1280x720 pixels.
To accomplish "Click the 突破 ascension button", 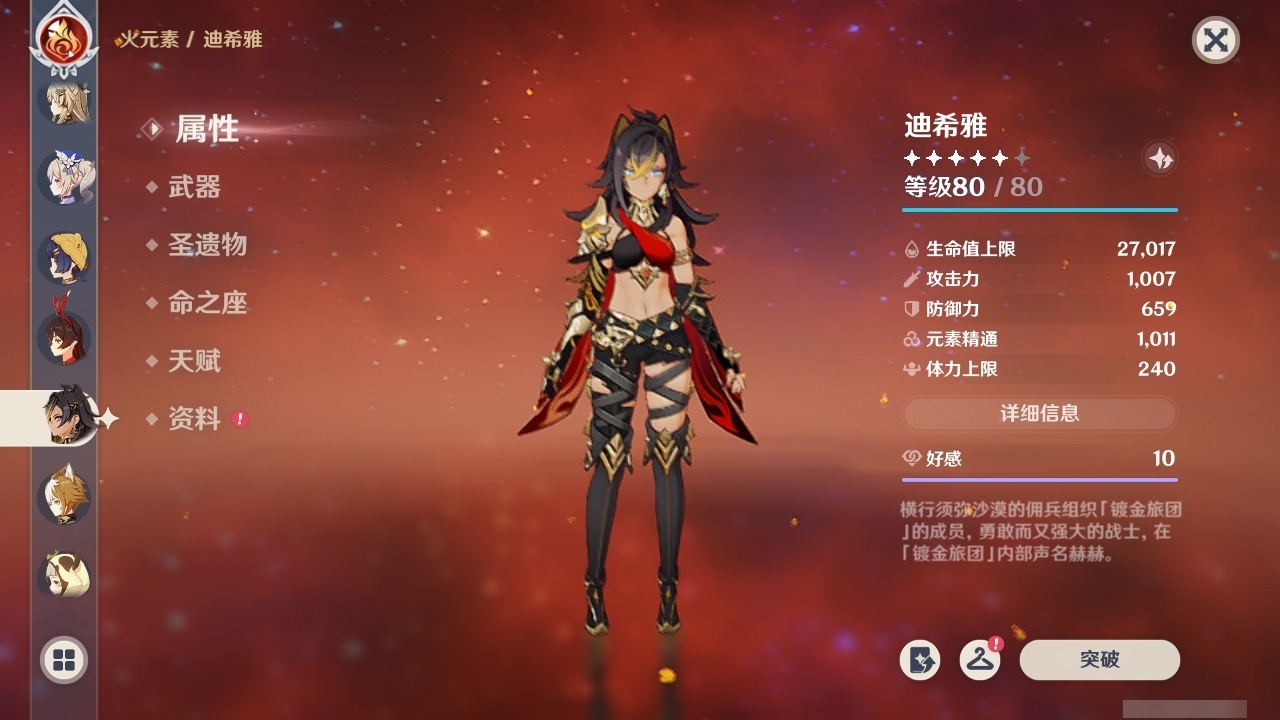I will (1098, 660).
